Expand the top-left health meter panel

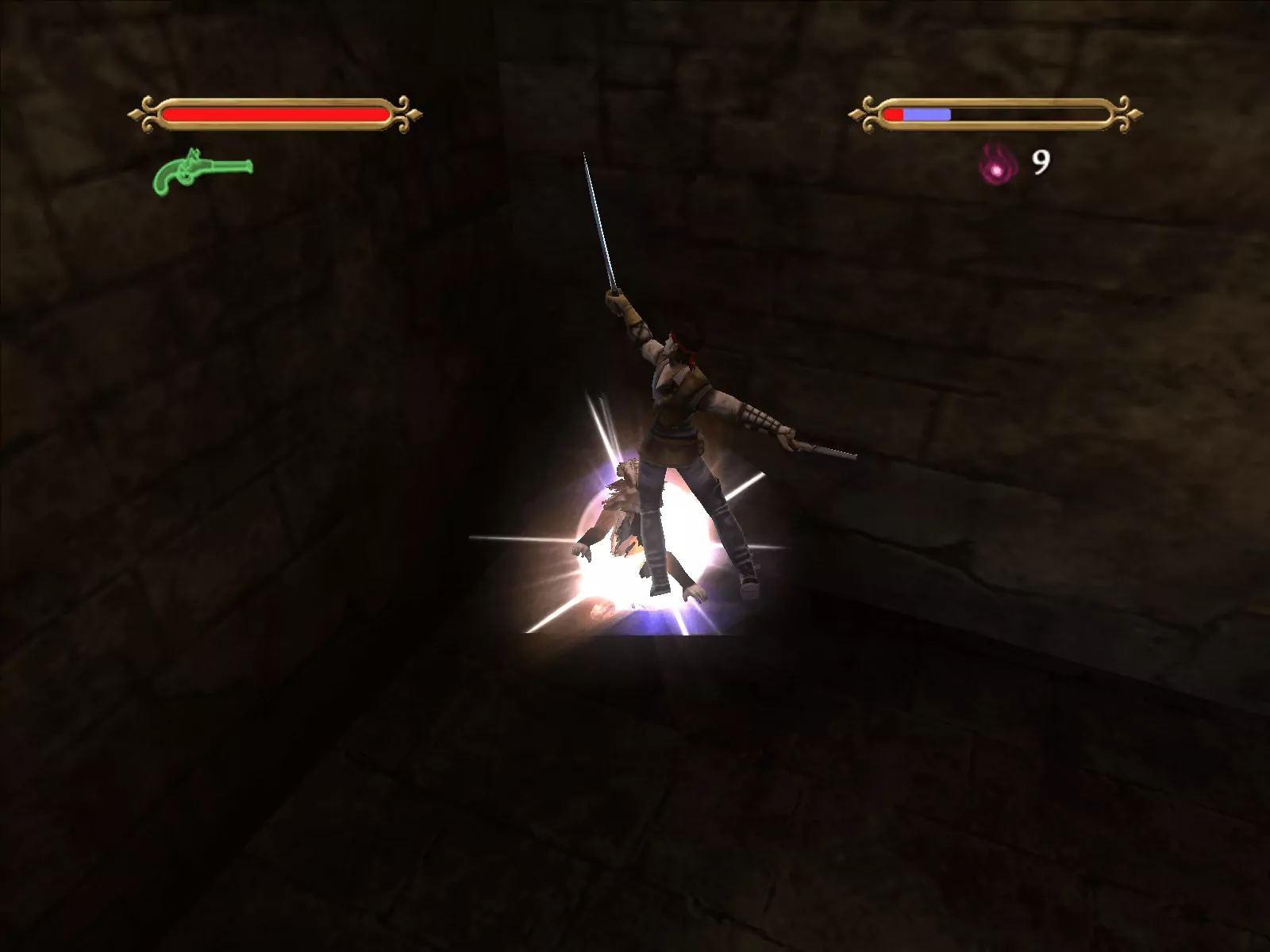[x=278, y=112]
